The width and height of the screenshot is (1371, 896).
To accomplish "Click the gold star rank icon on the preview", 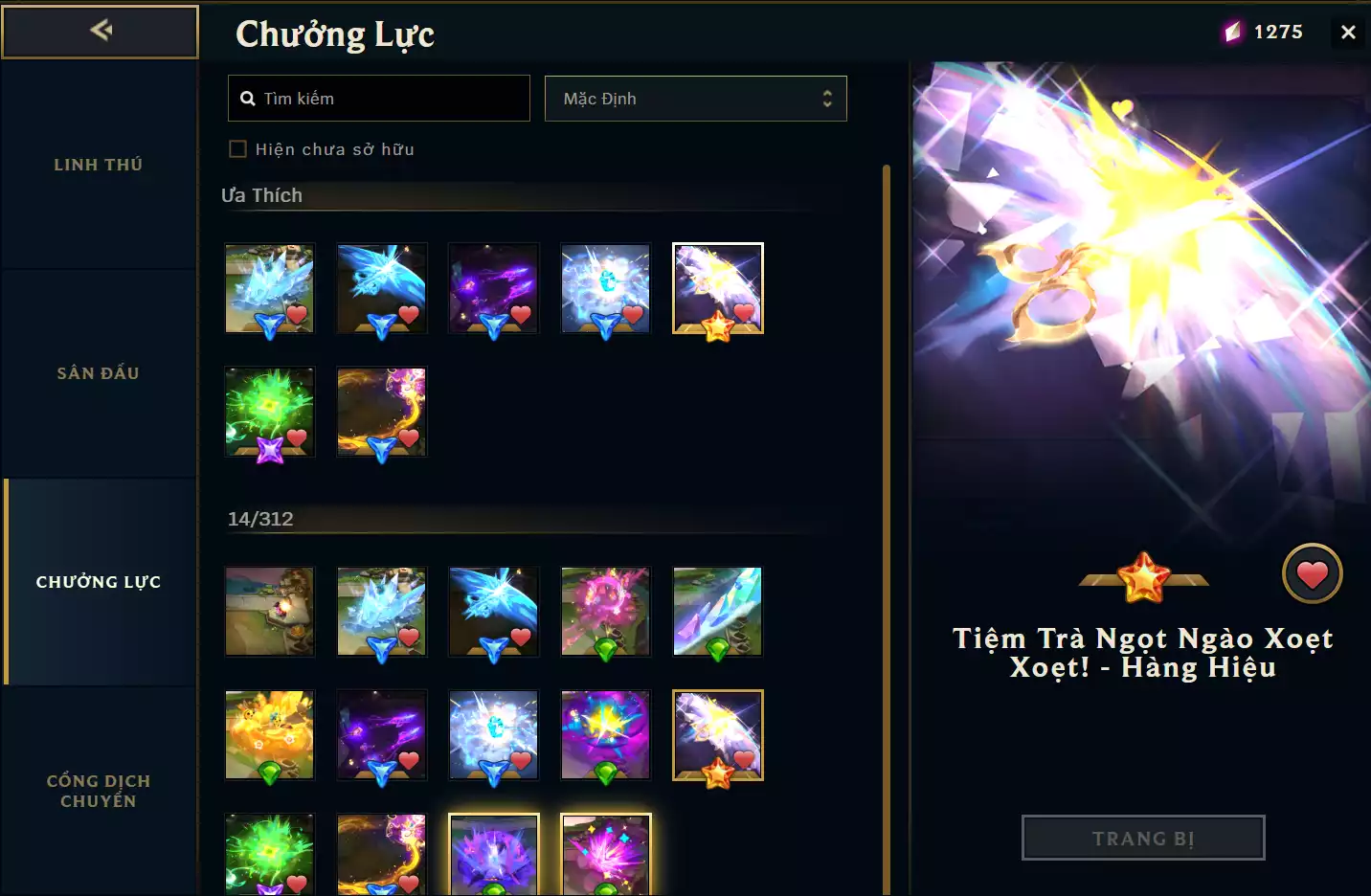I will pyautogui.click(x=1143, y=574).
